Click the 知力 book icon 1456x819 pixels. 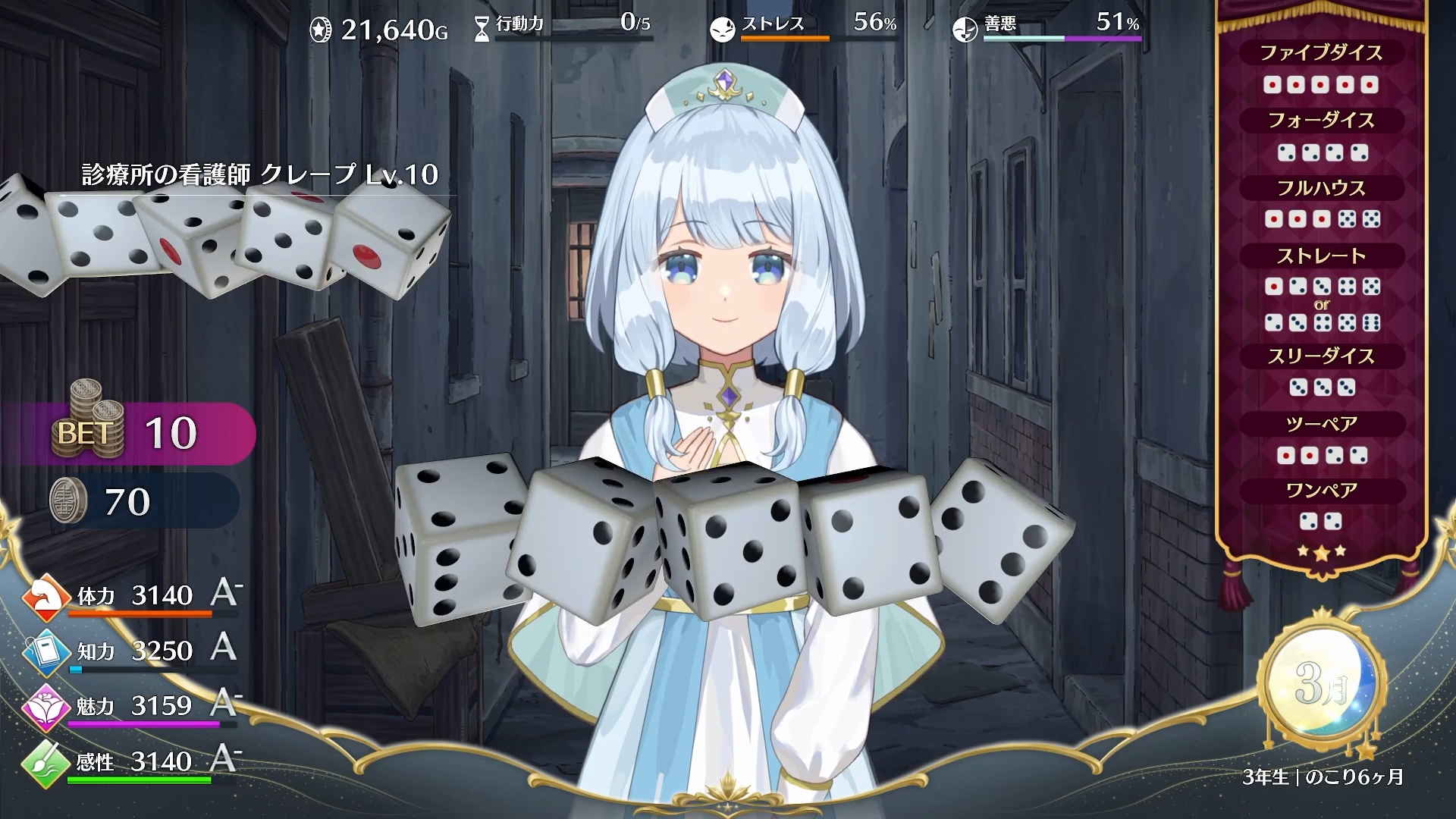coord(47,650)
